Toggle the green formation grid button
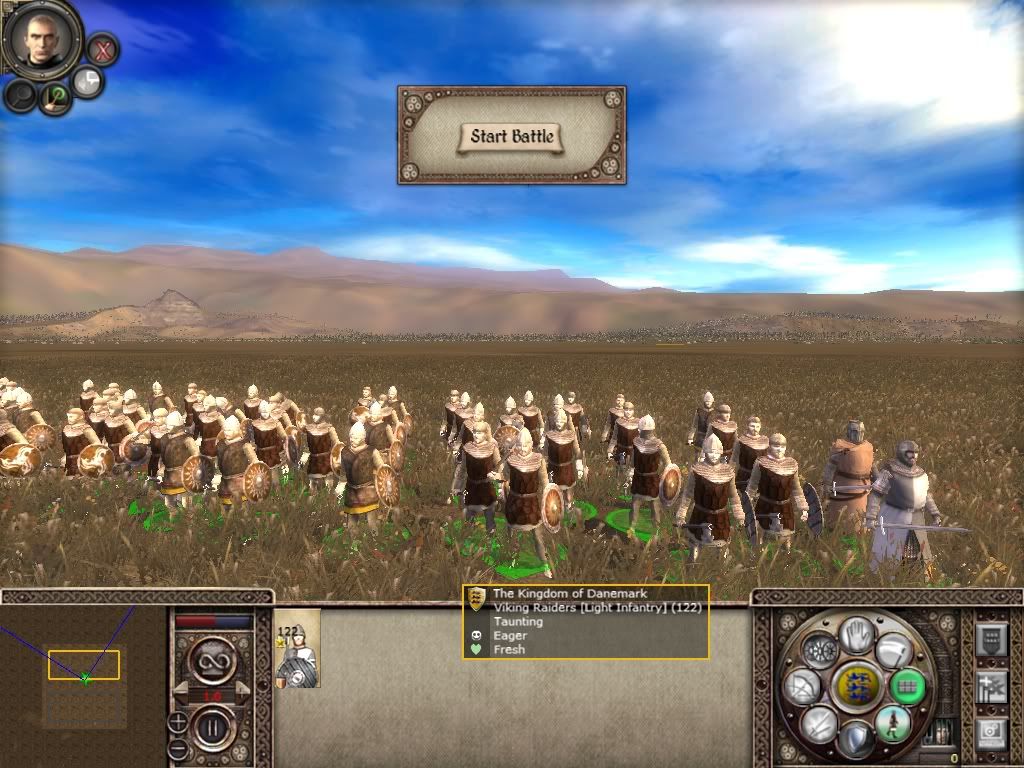The width and height of the screenshot is (1024, 768). coord(907,686)
